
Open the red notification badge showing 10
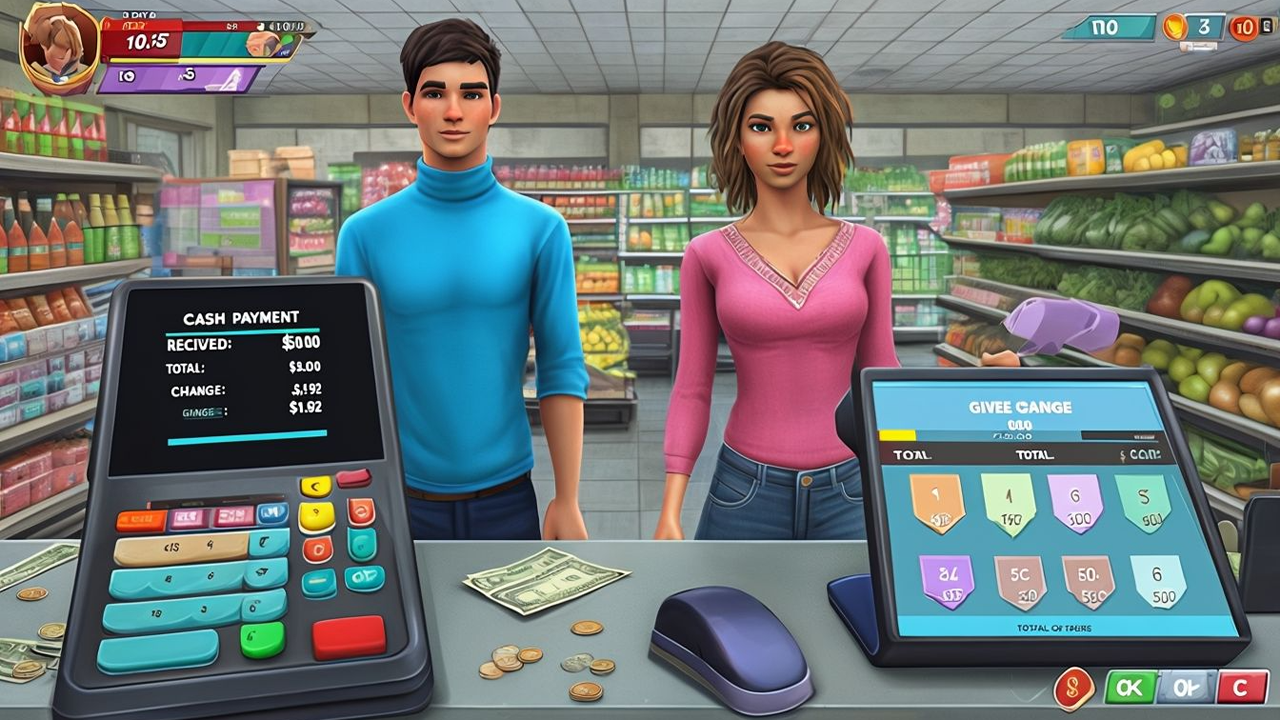tap(1243, 28)
